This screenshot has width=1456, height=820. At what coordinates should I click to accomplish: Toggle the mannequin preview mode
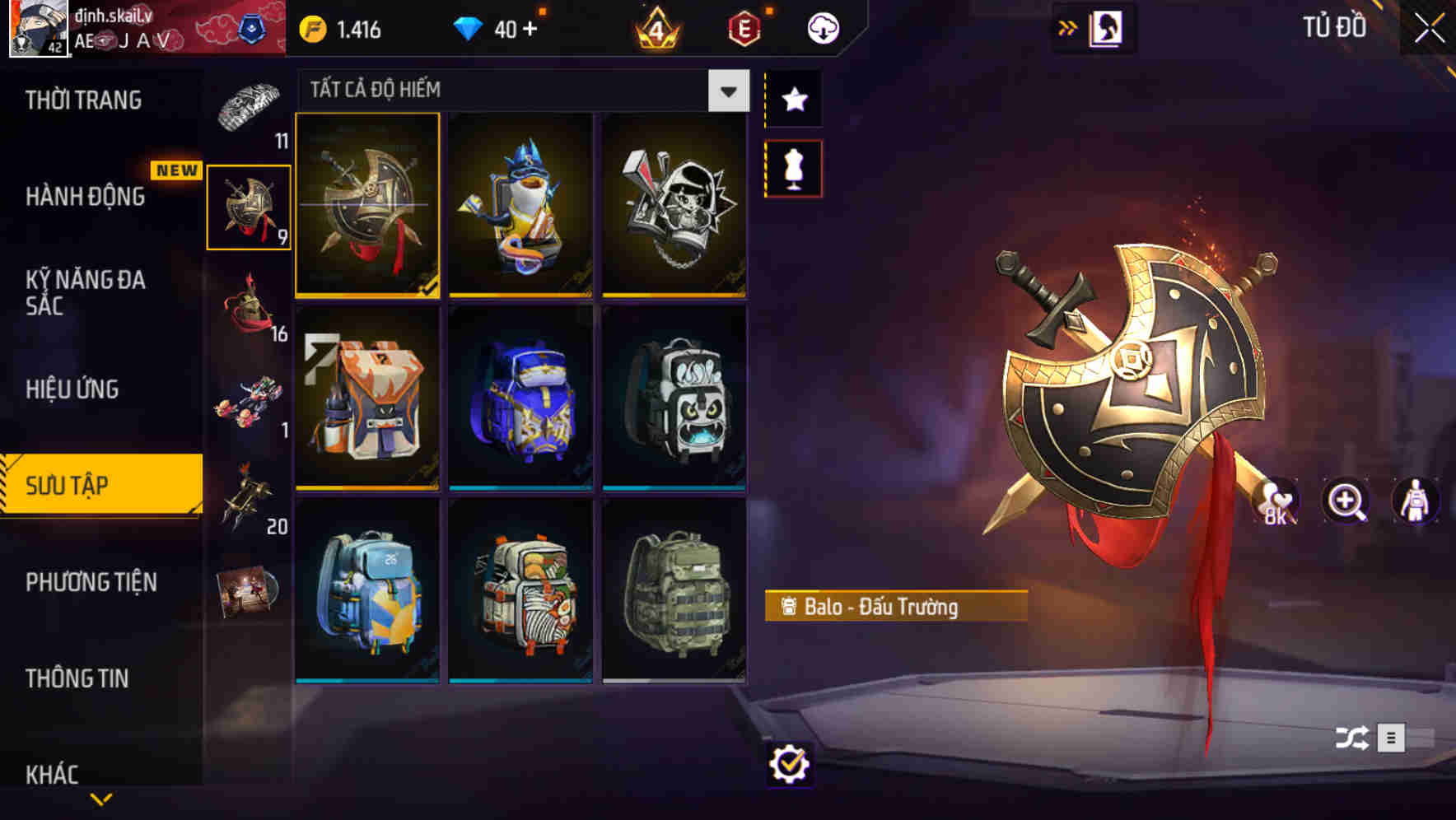click(793, 166)
